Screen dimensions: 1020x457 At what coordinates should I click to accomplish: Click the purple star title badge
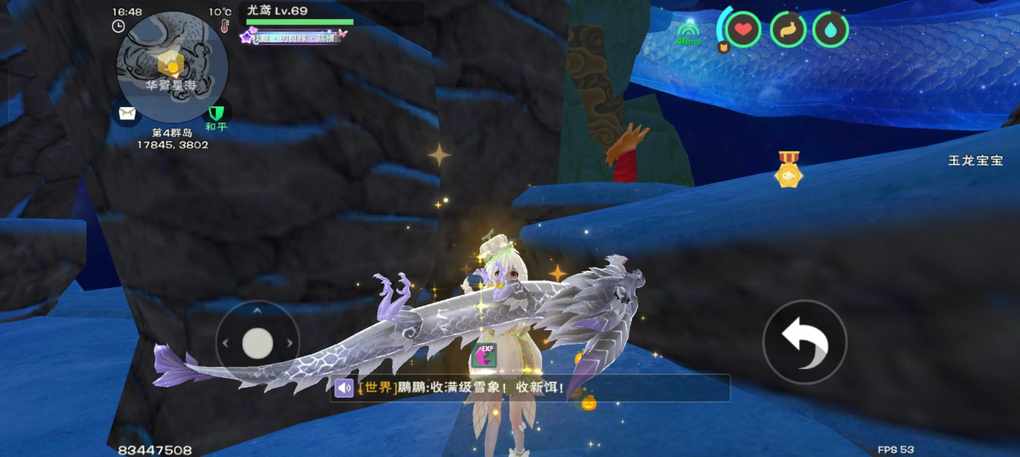pos(249,36)
